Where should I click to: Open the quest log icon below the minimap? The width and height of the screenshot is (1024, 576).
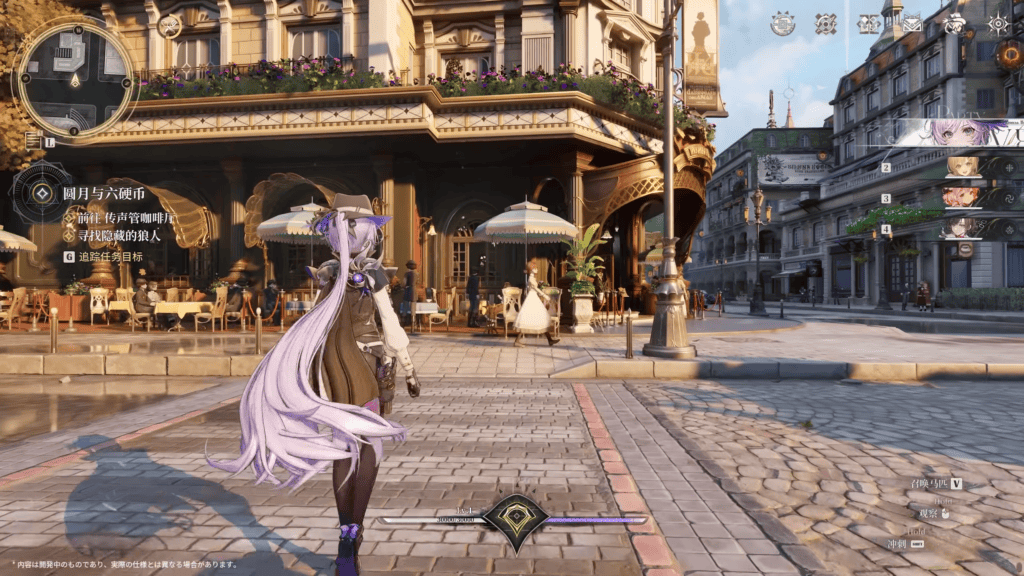[34, 141]
